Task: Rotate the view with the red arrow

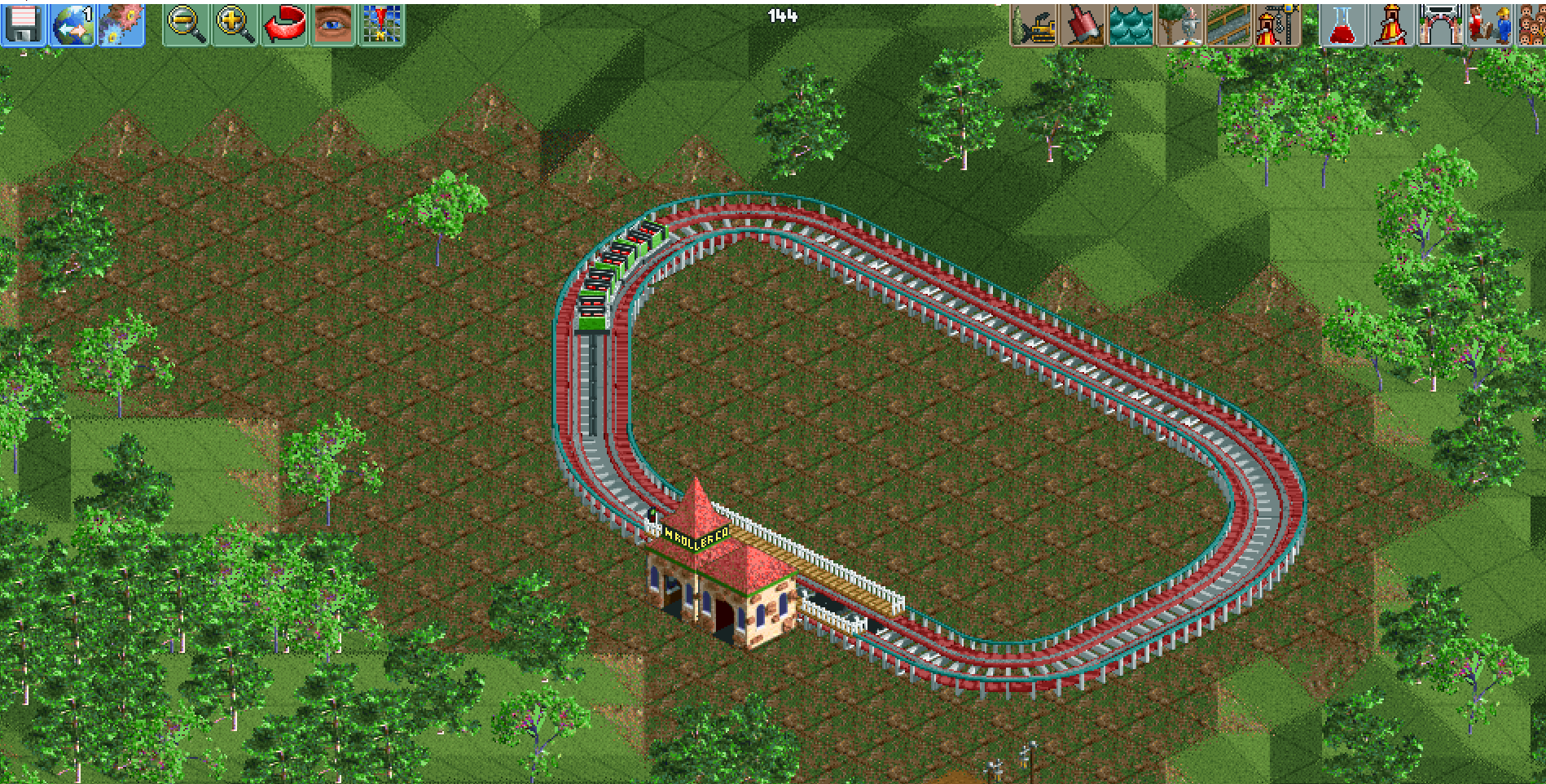Action: point(283,24)
